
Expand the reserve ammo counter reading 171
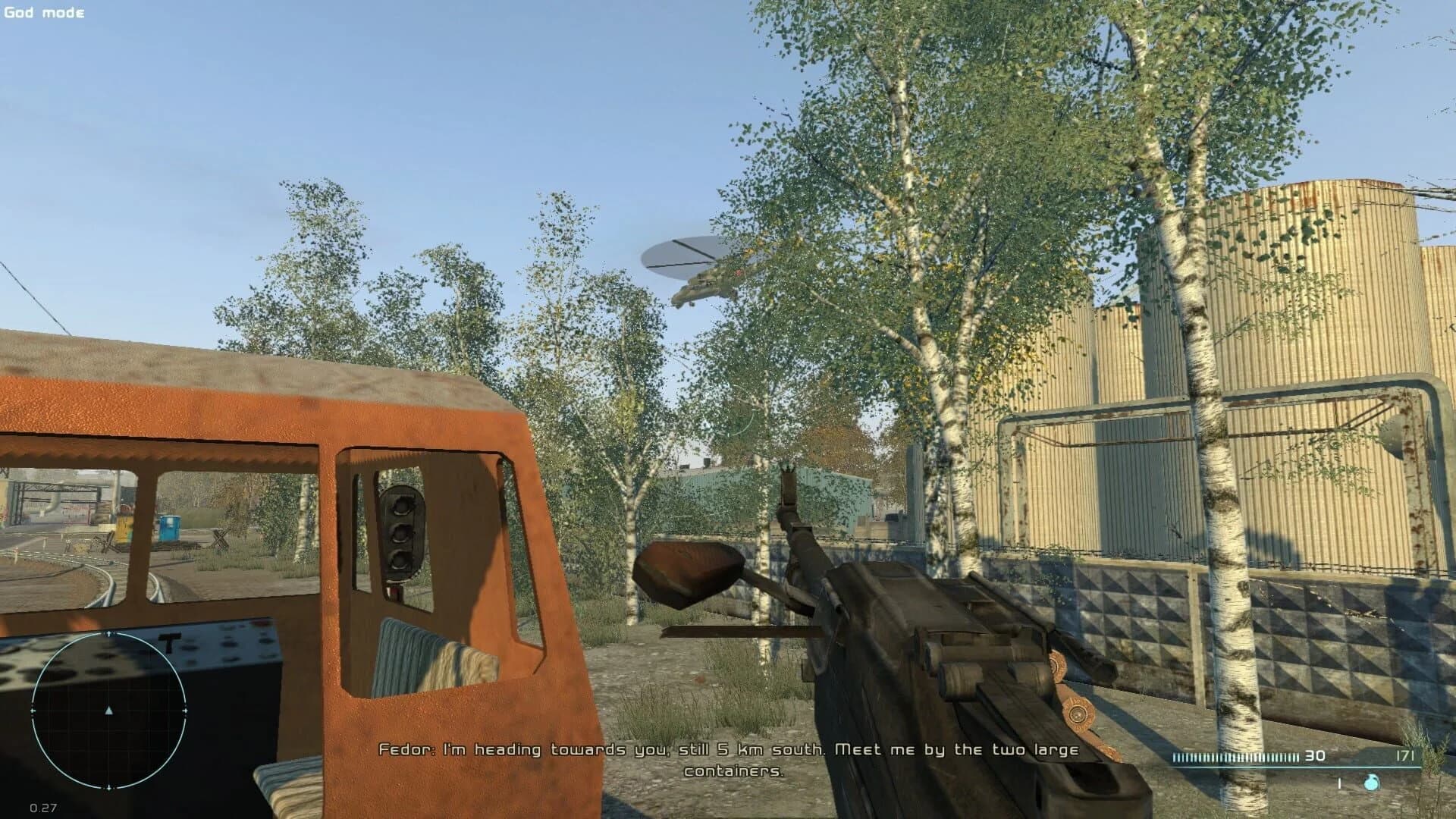1405,756
